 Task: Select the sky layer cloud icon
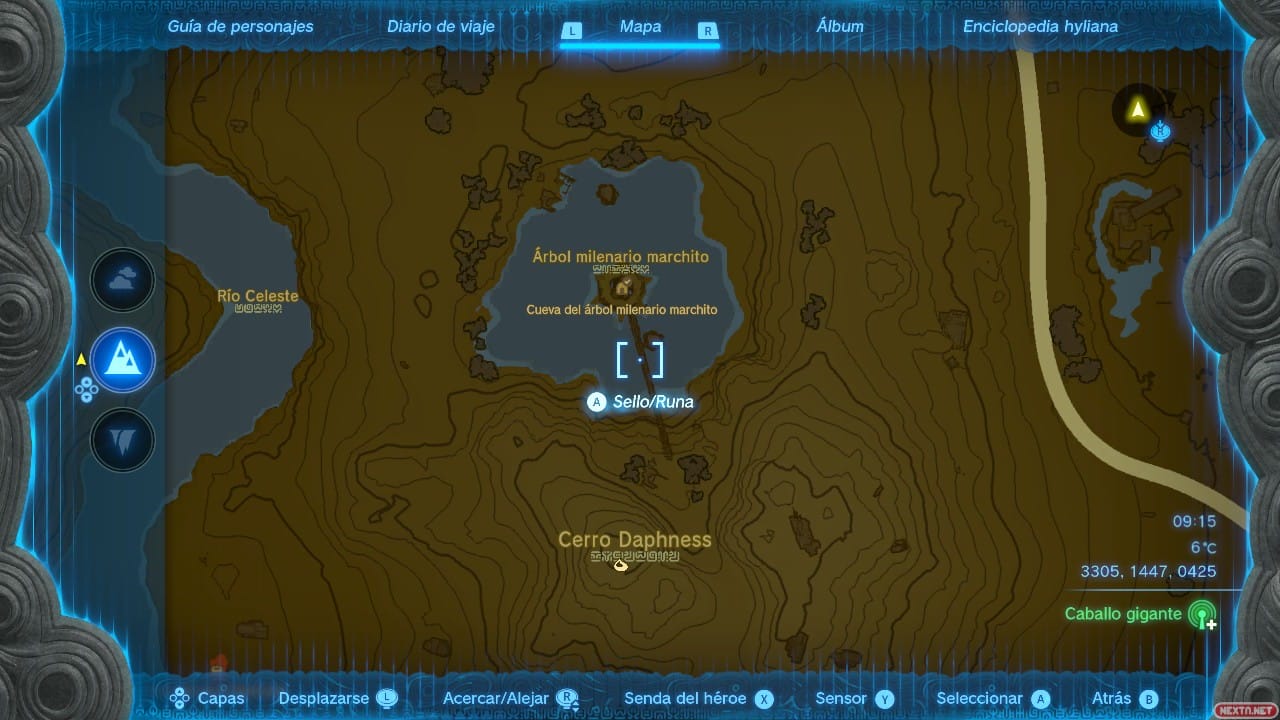click(123, 281)
